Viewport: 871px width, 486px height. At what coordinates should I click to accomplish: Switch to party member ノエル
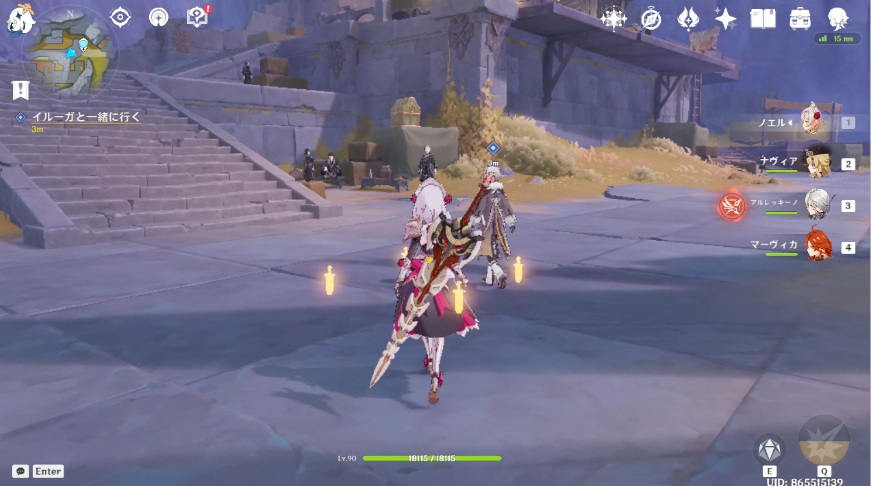(816, 121)
